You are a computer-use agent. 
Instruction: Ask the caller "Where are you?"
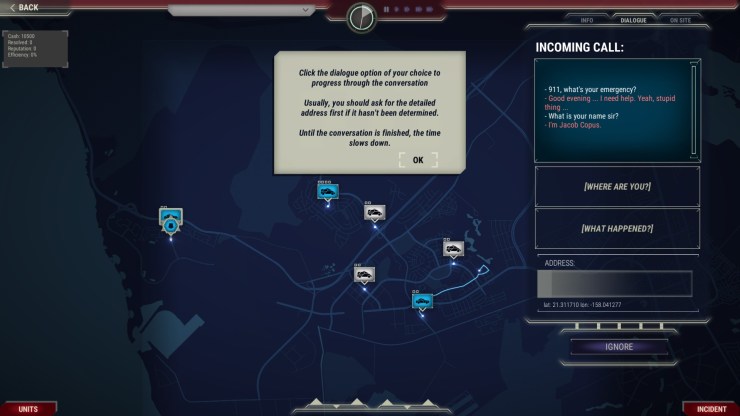(616, 185)
